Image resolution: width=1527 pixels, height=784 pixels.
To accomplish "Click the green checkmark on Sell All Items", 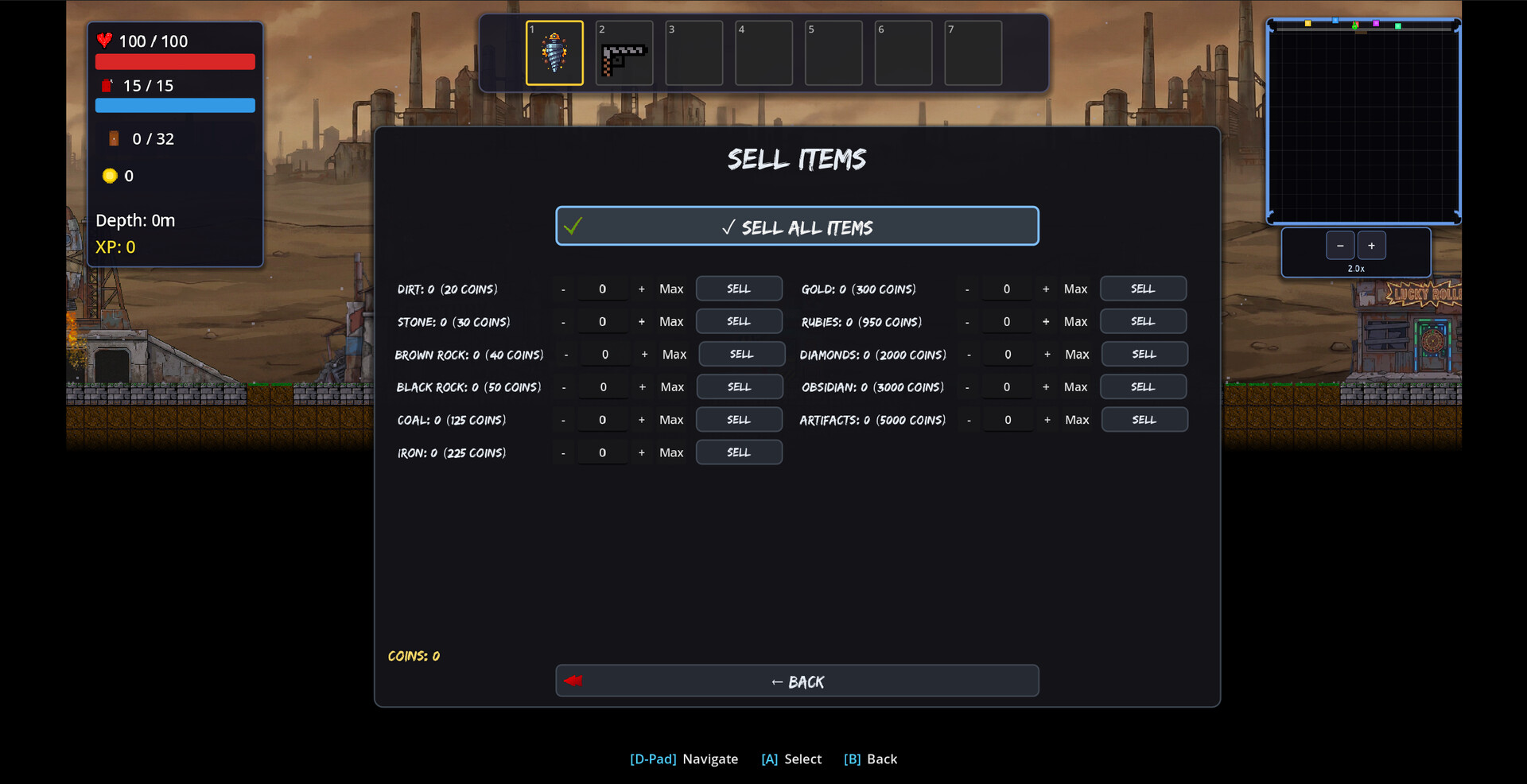I will [574, 227].
